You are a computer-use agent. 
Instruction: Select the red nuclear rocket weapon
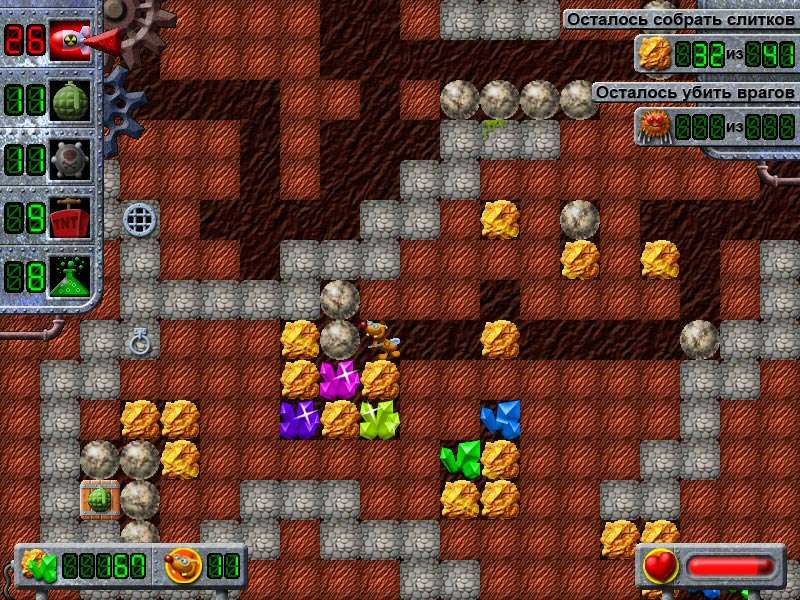click(70, 41)
